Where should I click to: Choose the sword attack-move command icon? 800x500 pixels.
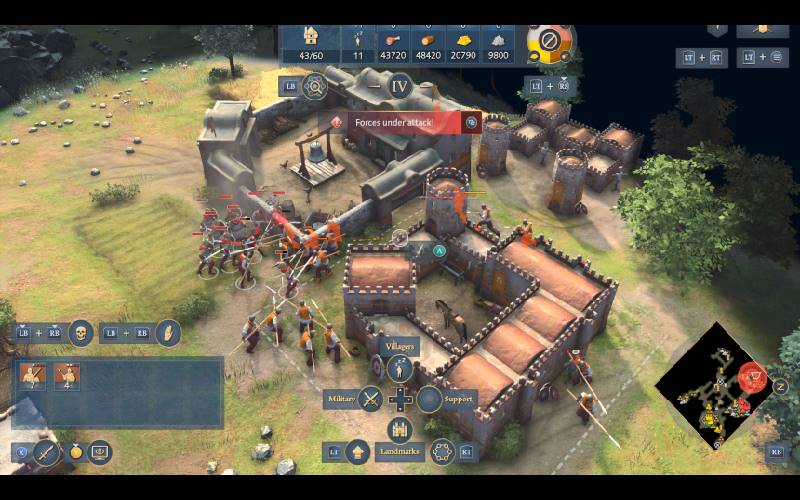[x=46, y=452]
